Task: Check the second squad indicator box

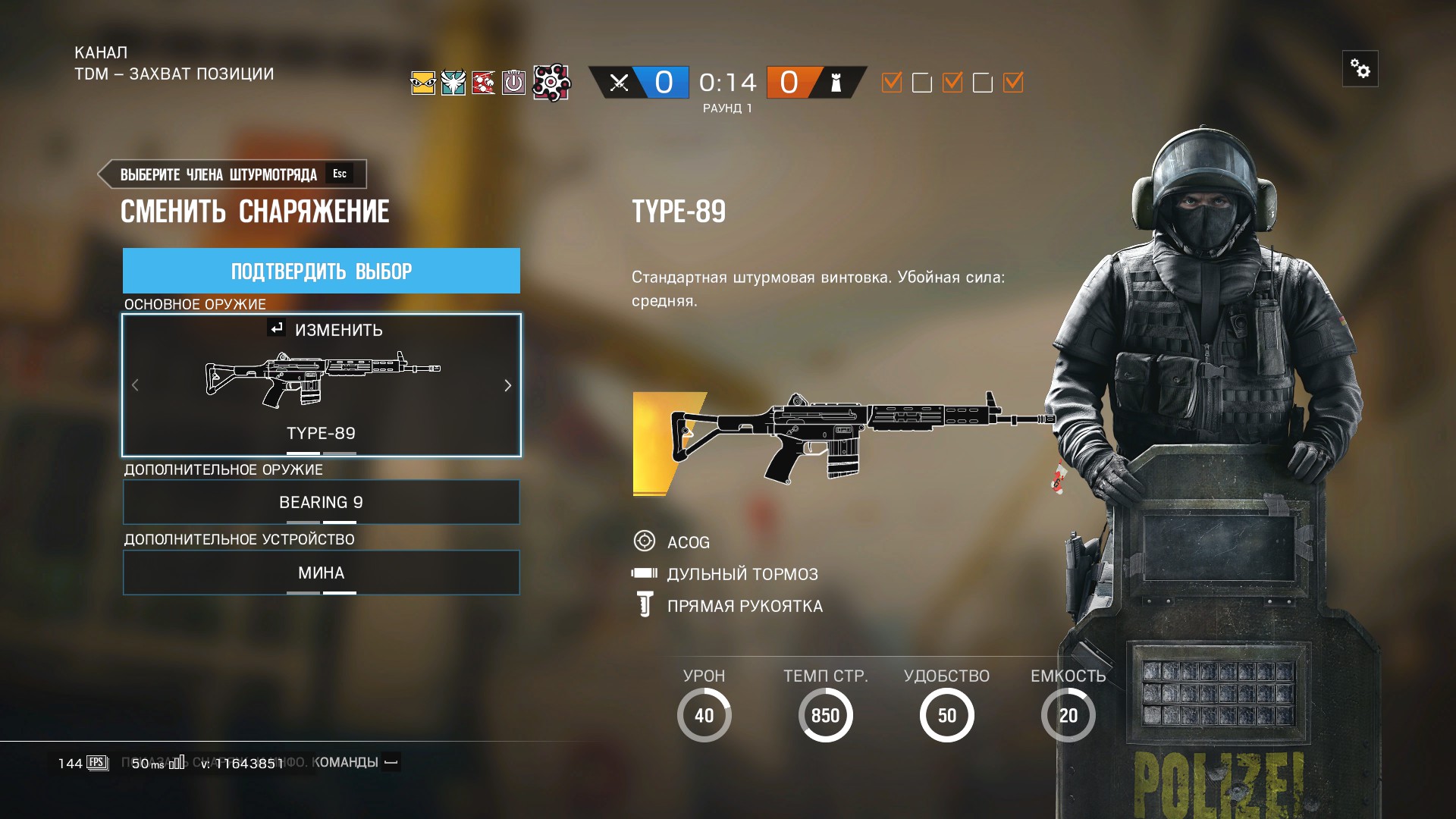Action: click(922, 83)
